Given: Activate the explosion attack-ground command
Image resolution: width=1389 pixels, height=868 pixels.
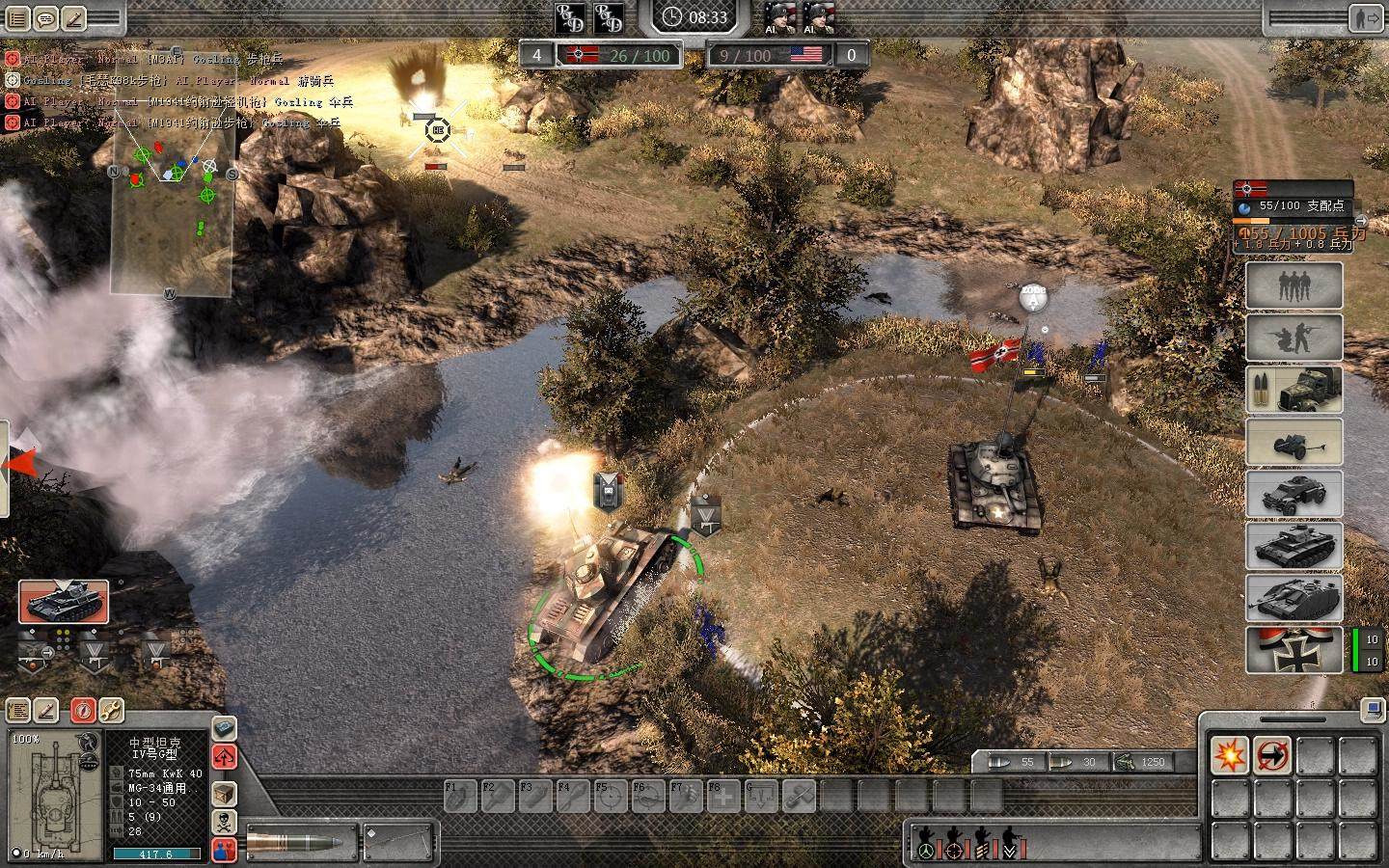Looking at the screenshot, I should tap(1230, 755).
